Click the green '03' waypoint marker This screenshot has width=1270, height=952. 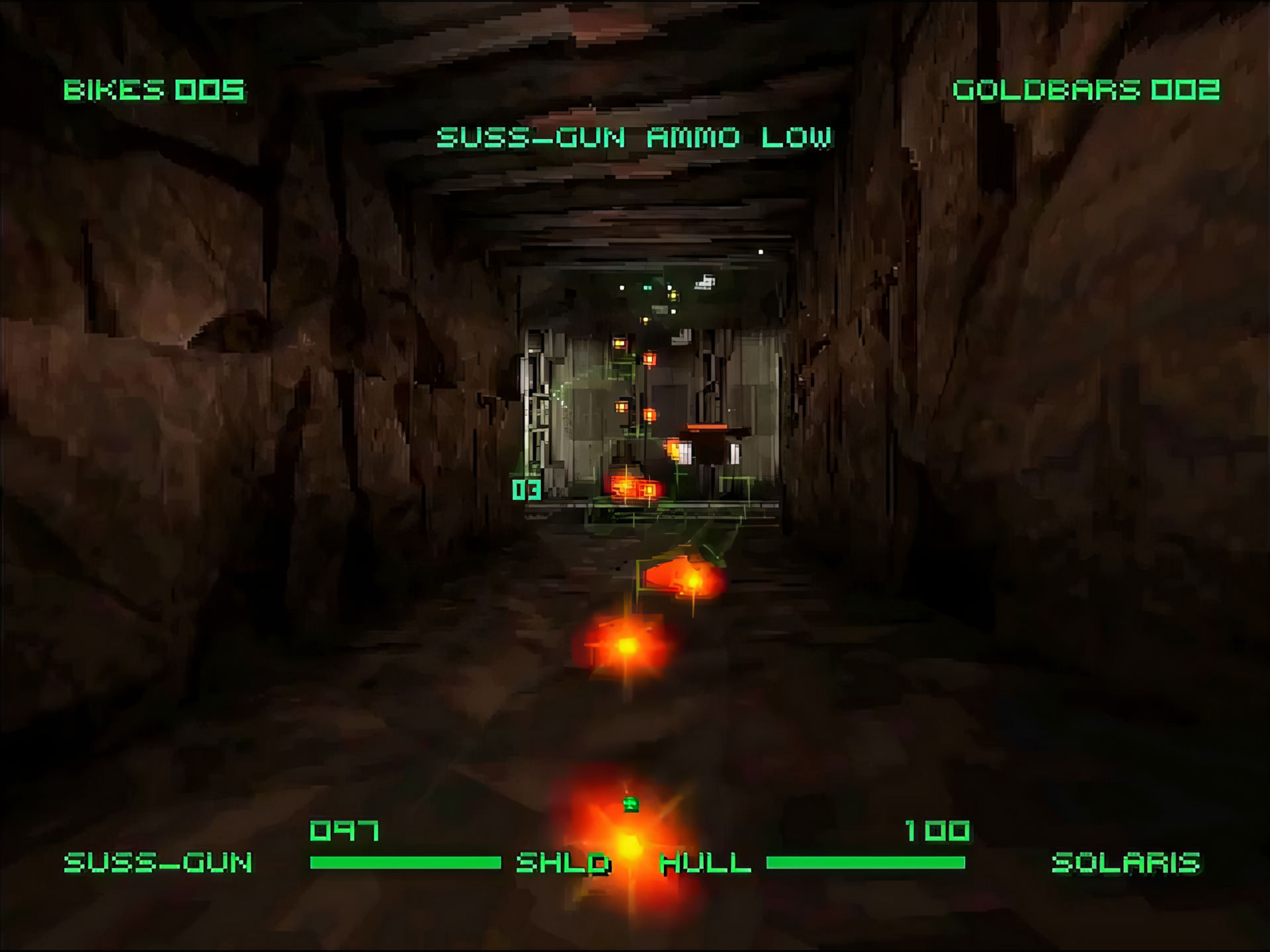pyautogui.click(x=526, y=491)
